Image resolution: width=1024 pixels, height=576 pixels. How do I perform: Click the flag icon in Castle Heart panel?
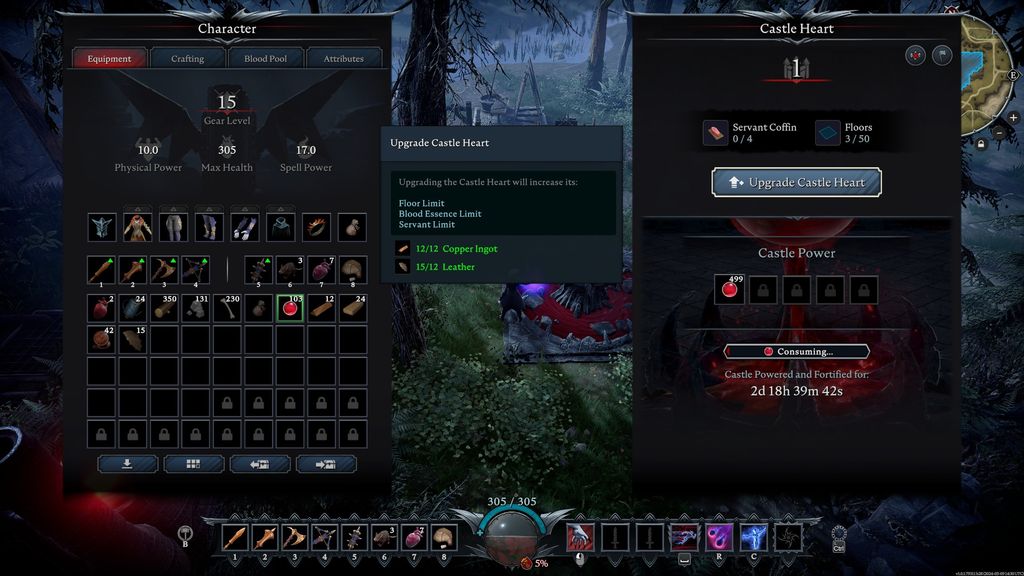[942, 56]
